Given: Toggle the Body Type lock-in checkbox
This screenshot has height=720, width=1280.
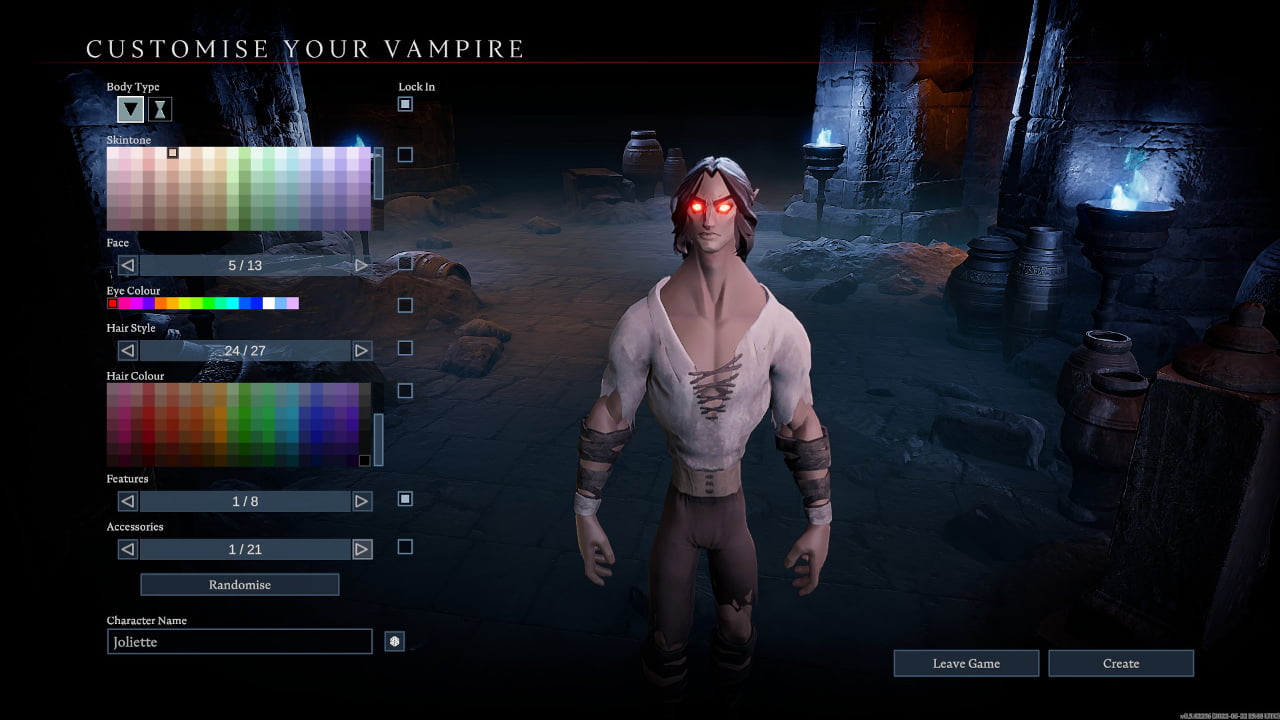Looking at the screenshot, I should click(x=405, y=104).
